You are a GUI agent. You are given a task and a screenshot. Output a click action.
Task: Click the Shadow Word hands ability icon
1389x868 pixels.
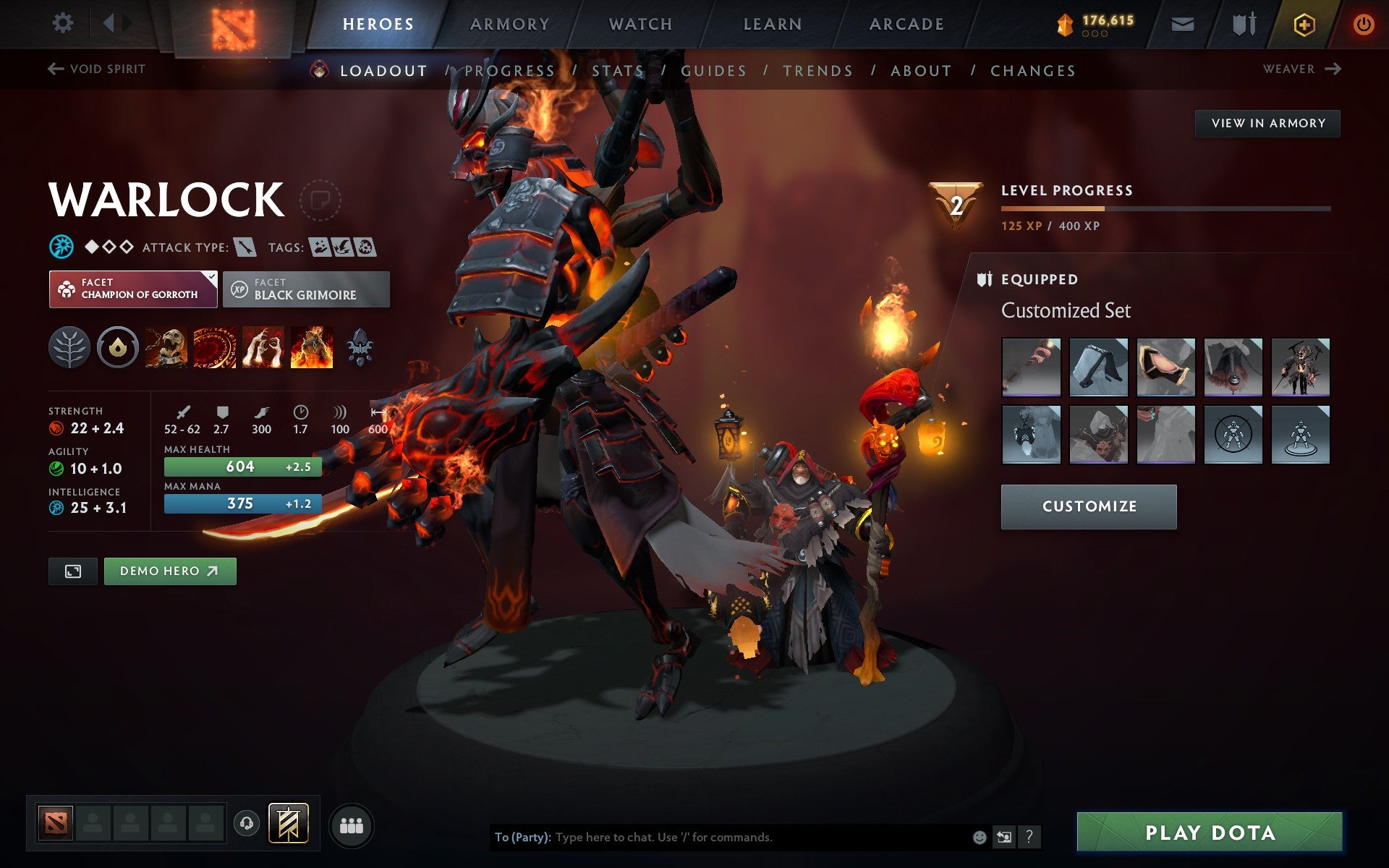coord(262,348)
